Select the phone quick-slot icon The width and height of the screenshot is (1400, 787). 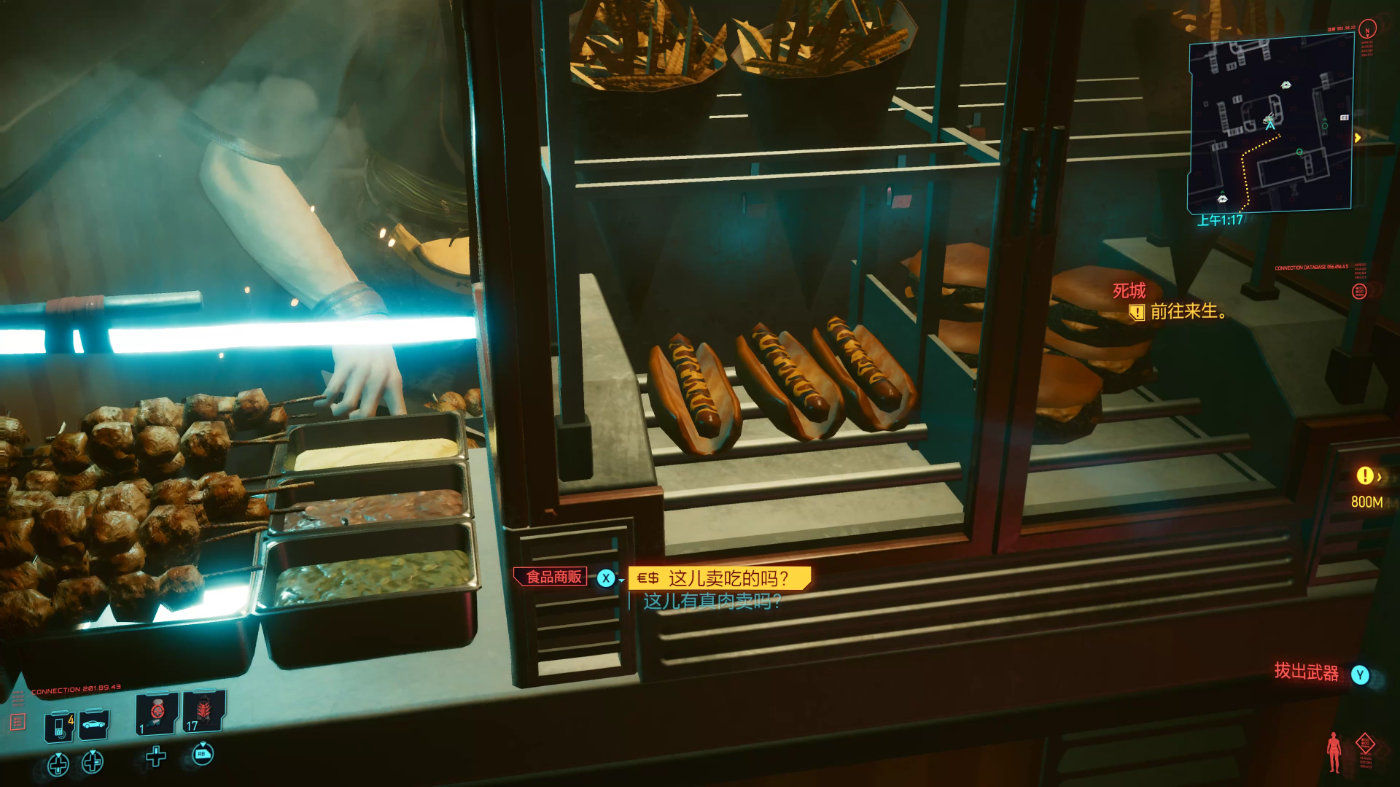[59, 725]
